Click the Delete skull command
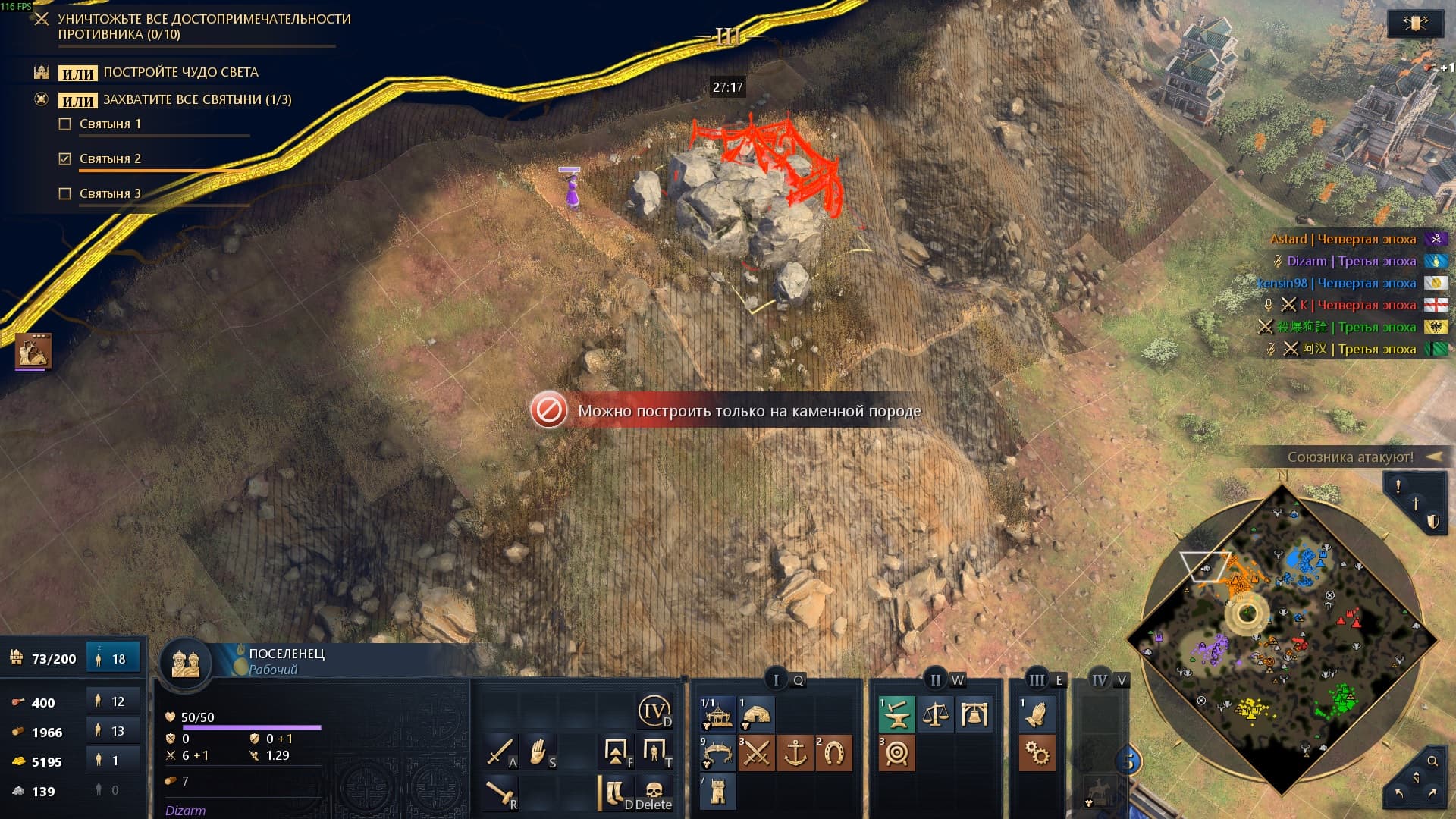This screenshot has width=1456, height=819. coord(654,793)
